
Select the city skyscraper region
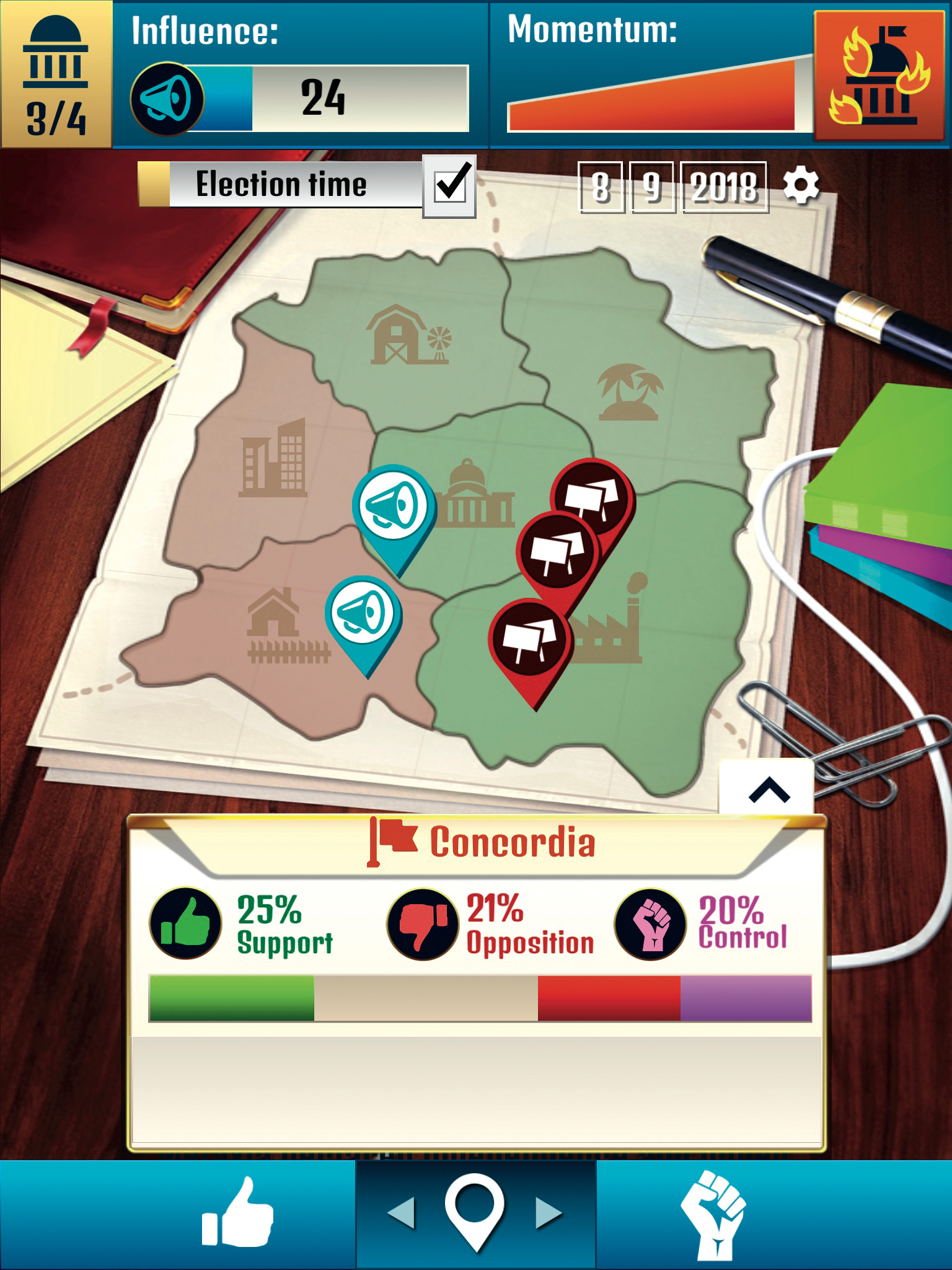(273, 459)
